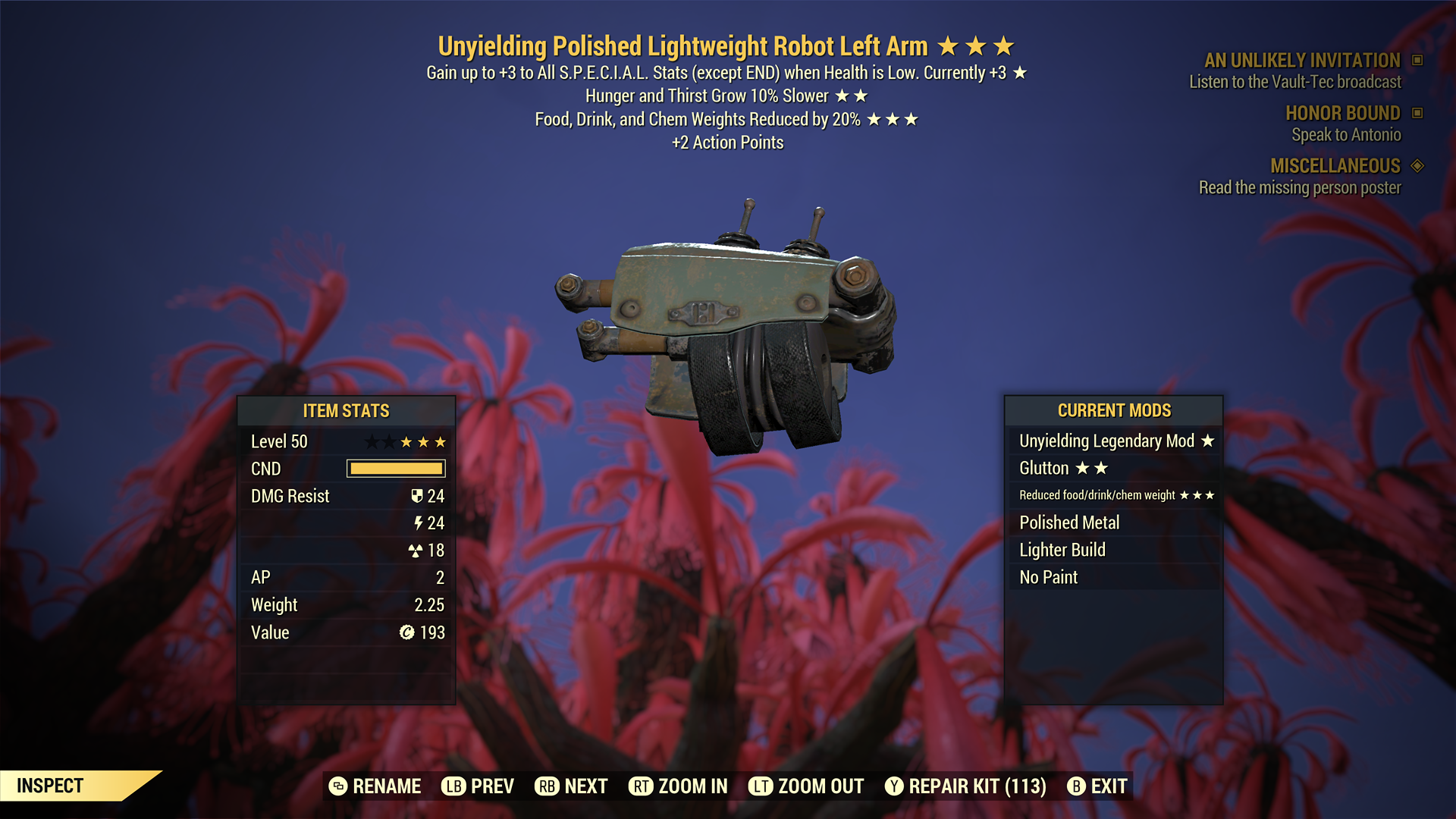The image size is (1456, 819).
Task: Click the yellow CND condition bar
Action: [x=395, y=469]
